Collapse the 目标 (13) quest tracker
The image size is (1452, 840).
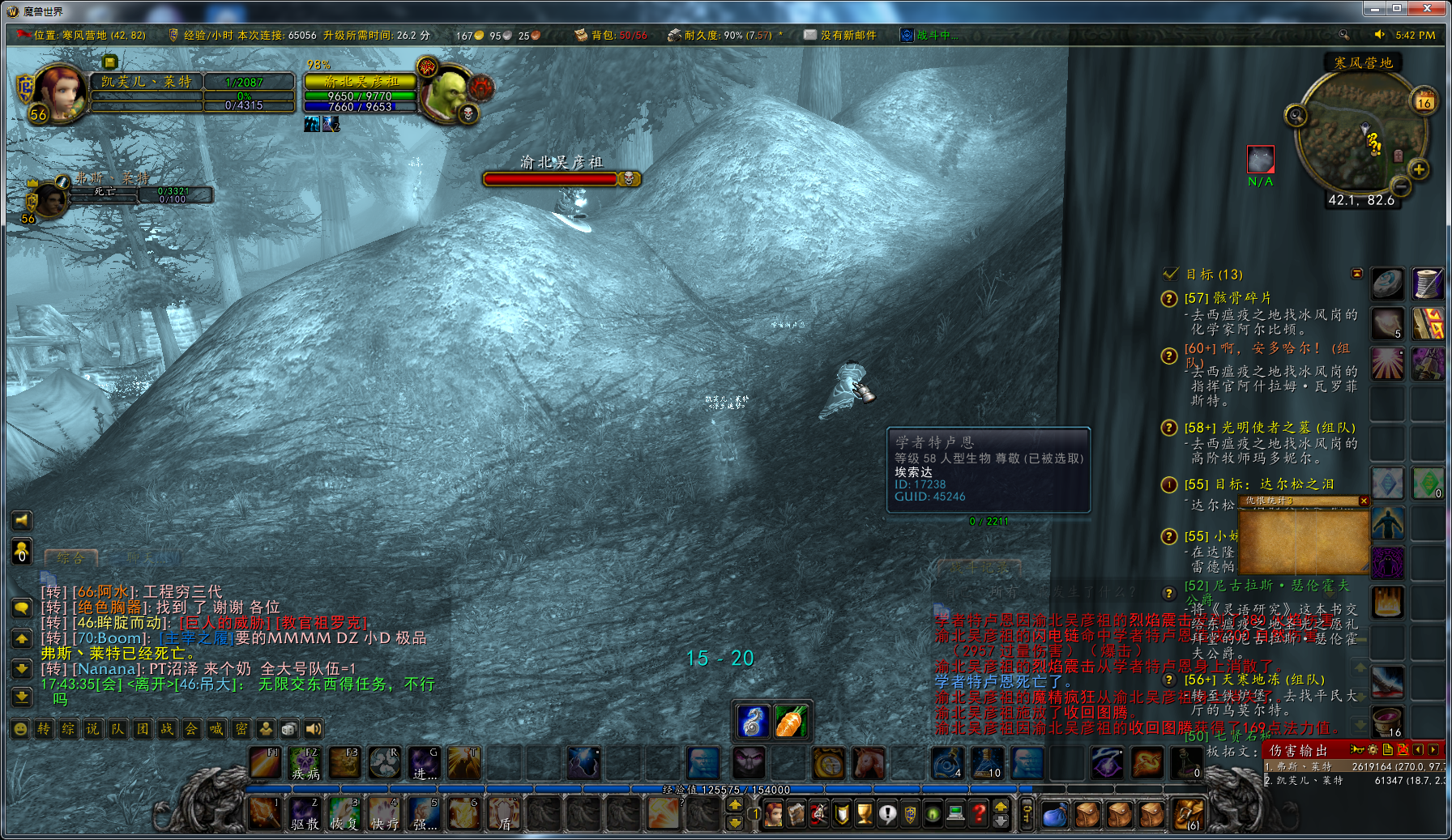tap(1358, 273)
